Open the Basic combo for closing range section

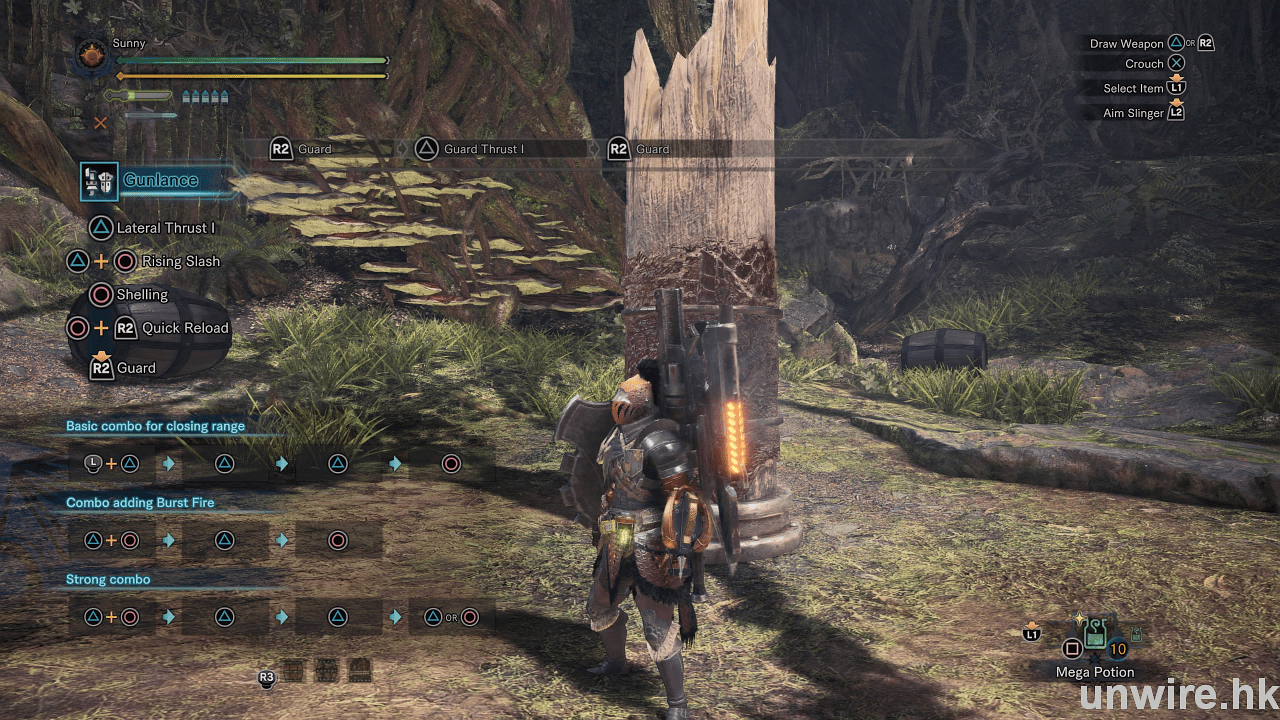point(155,426)
